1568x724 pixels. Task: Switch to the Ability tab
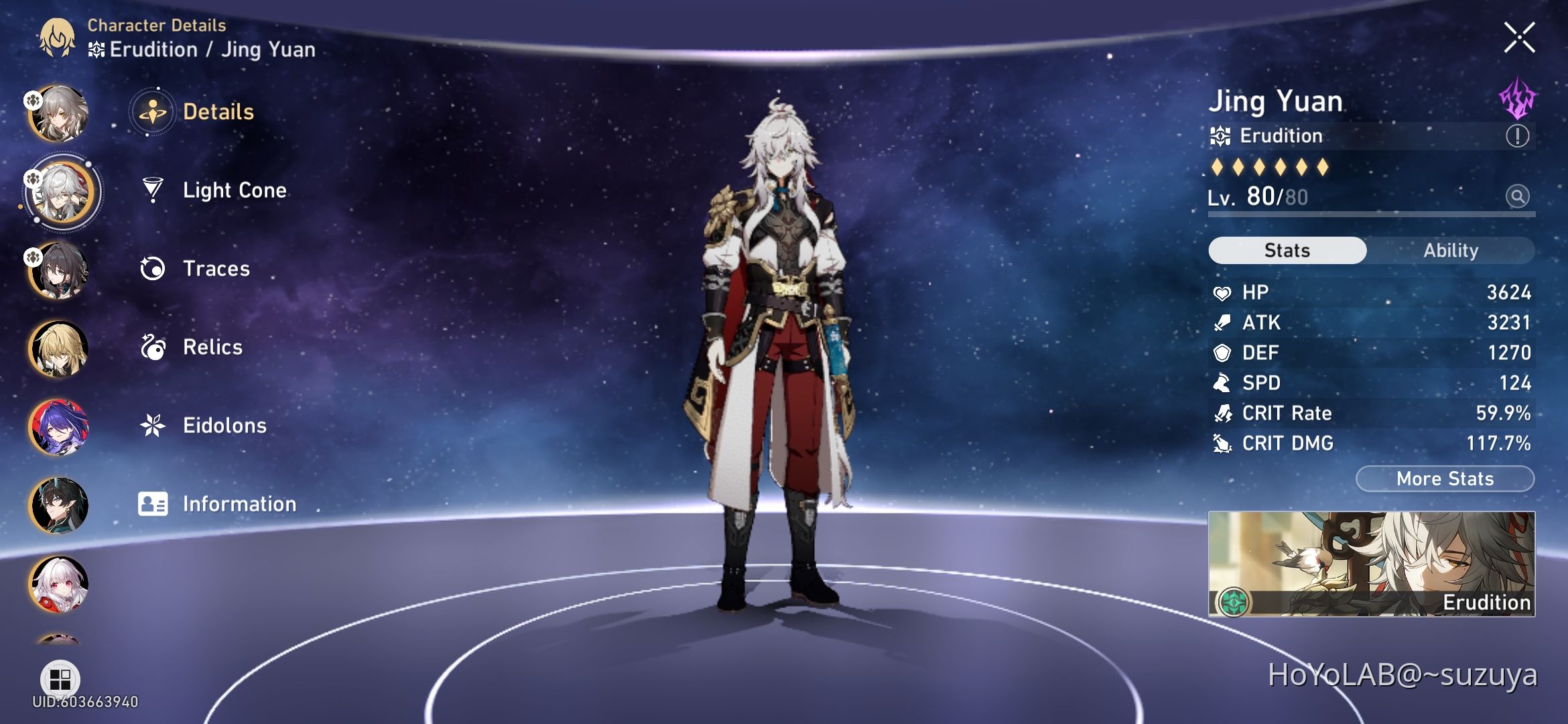(1451, 250)
